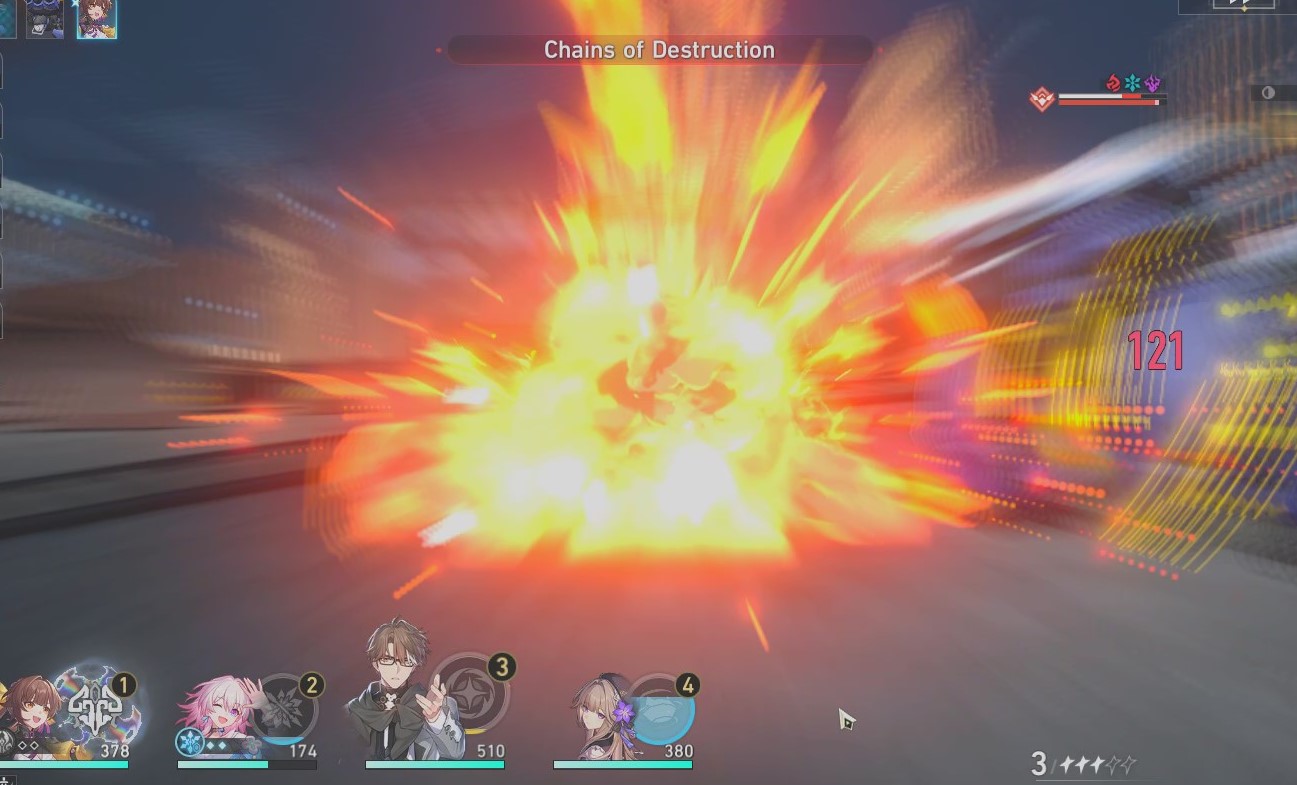Select the active character portrait in the turn order
This screenshot has height=785, width=1297.
[x=97, y=18]
